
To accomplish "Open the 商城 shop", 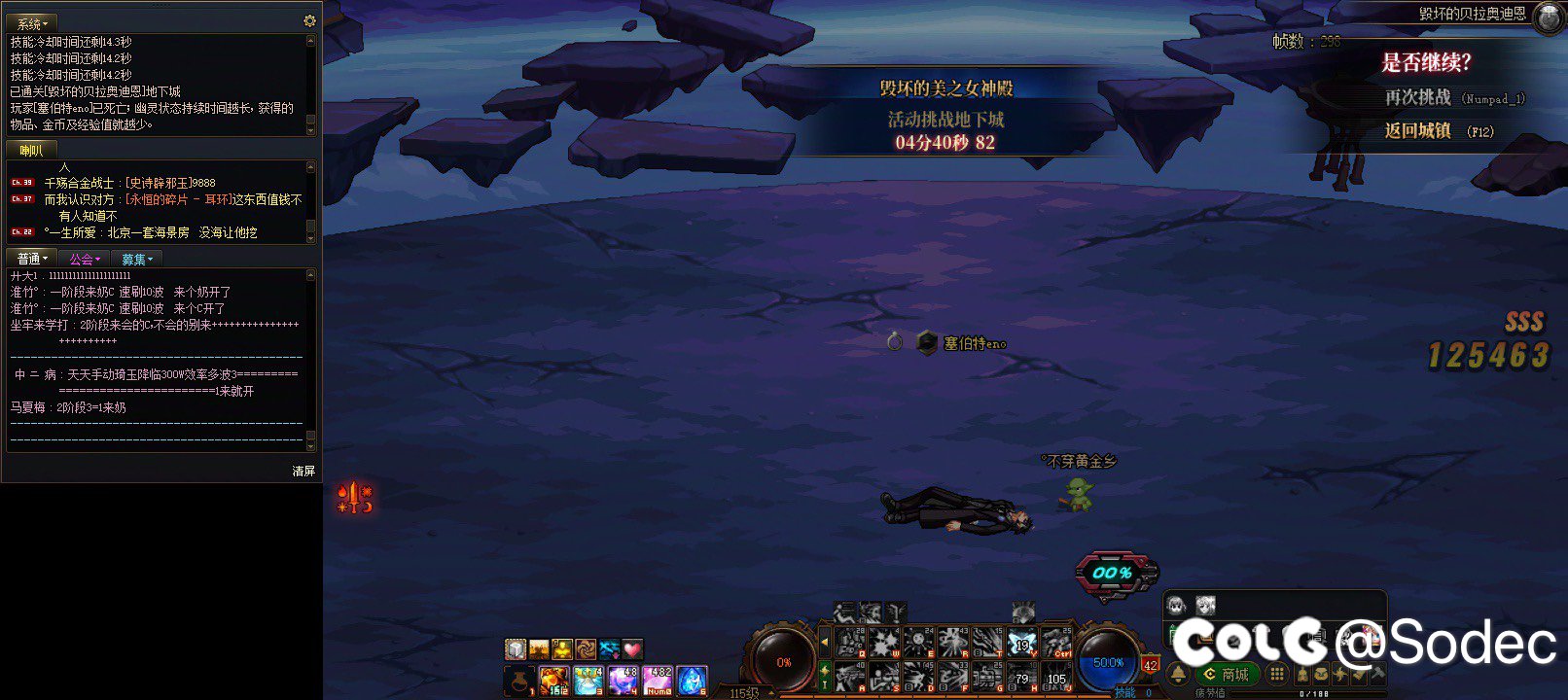I will (x=1226, y=674).
